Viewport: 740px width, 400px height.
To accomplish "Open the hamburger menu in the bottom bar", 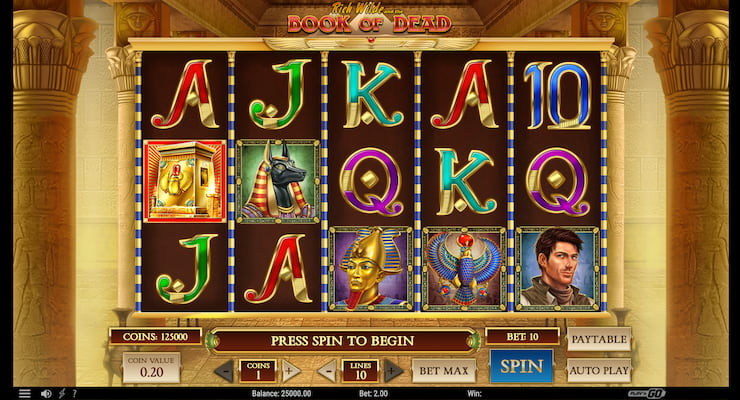I will tap(24, 393).
